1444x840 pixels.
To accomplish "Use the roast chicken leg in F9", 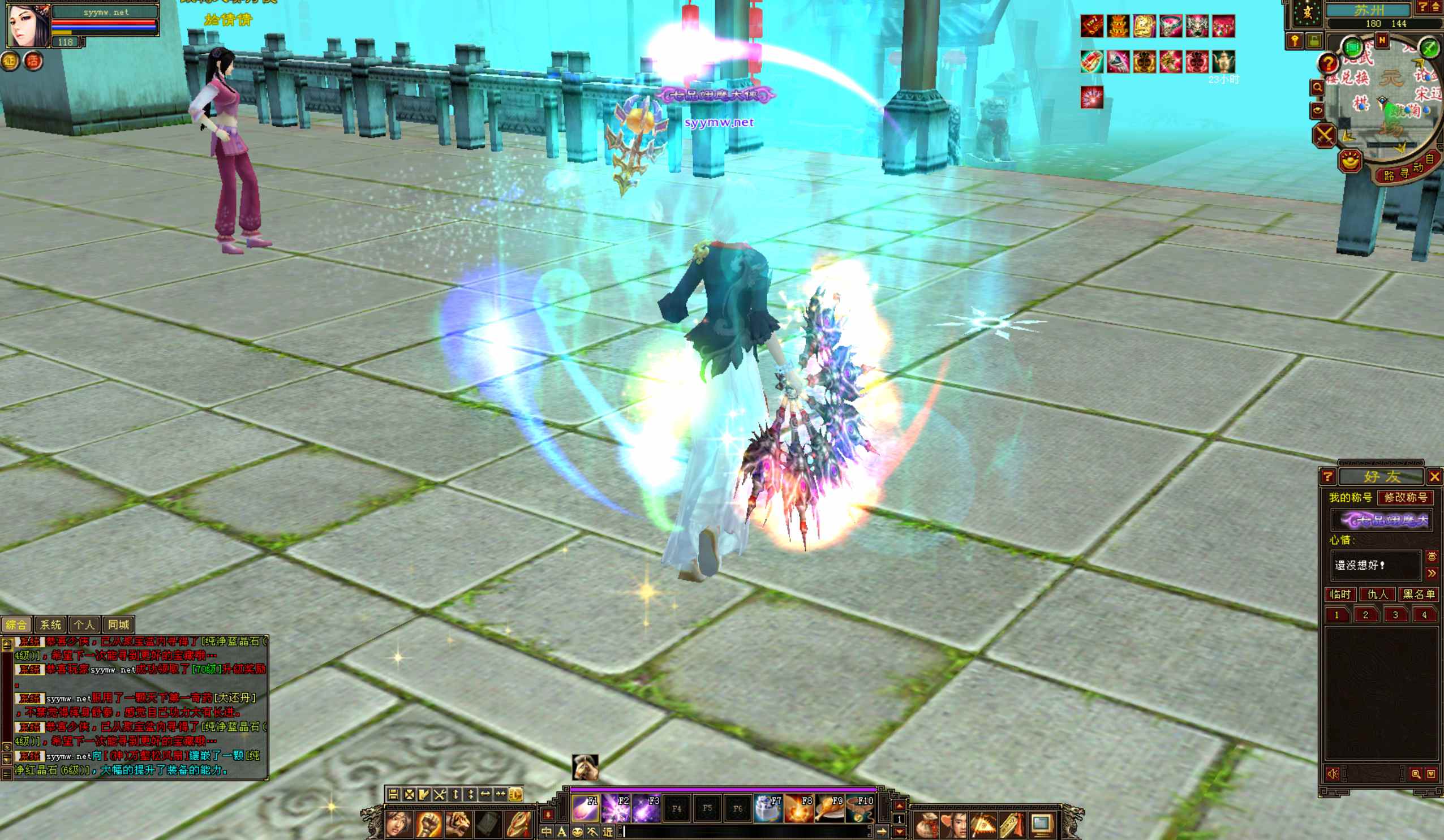I will click(830, 808).
